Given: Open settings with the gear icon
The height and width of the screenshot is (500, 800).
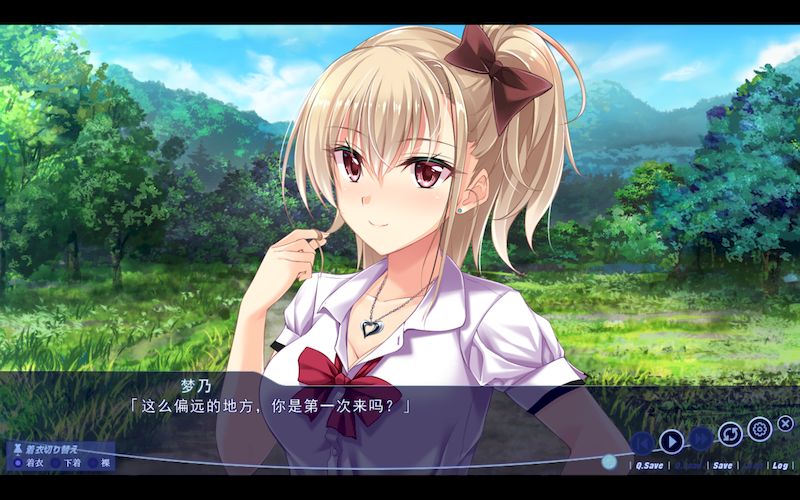Looking at the screenshot, I should pyautogui.click(x=759, y=429).
